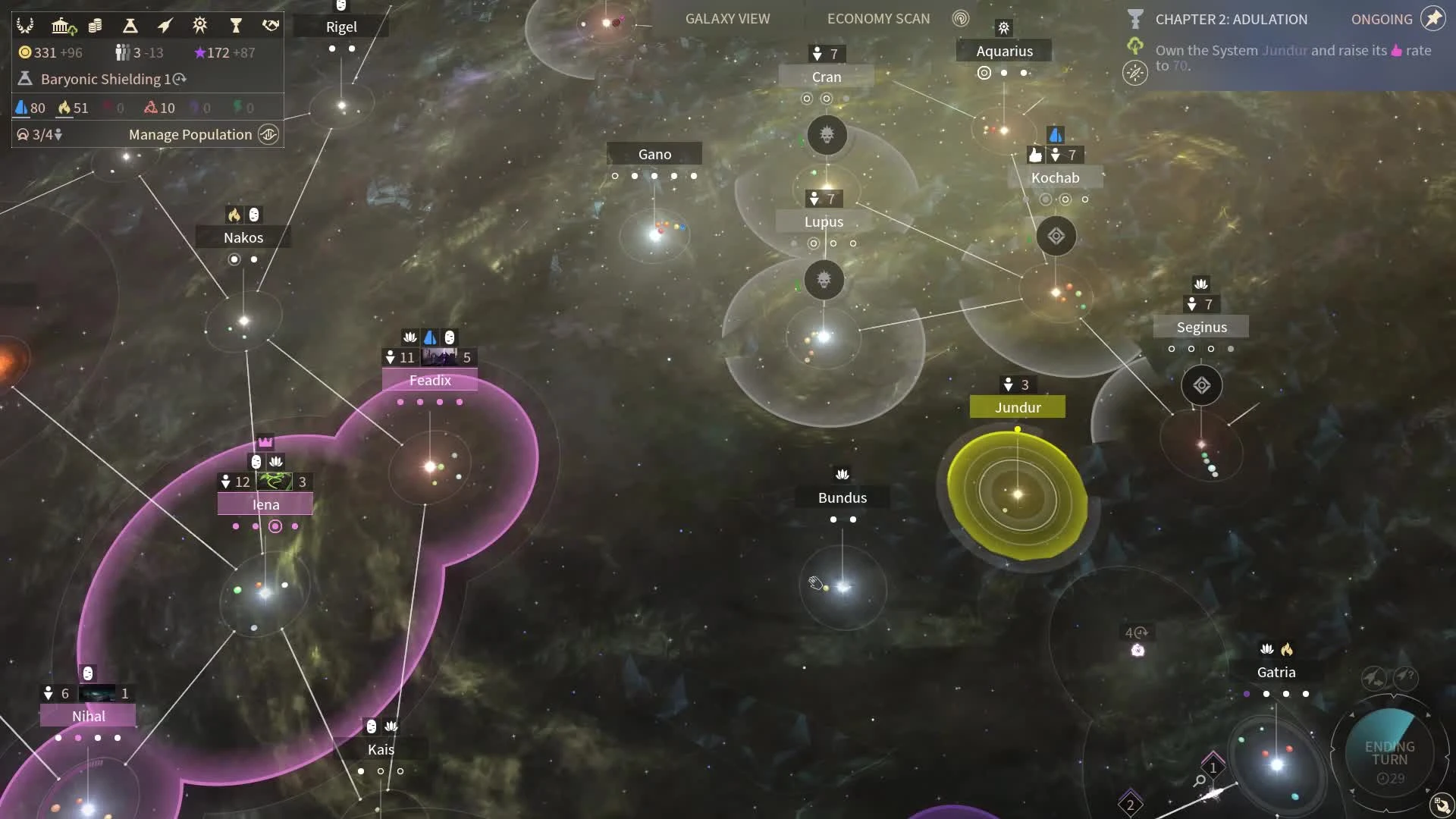Toggle the pin on the Adulation quest
The height and width of the screenshot is (819, 1456).
[x=1432, y=18]
